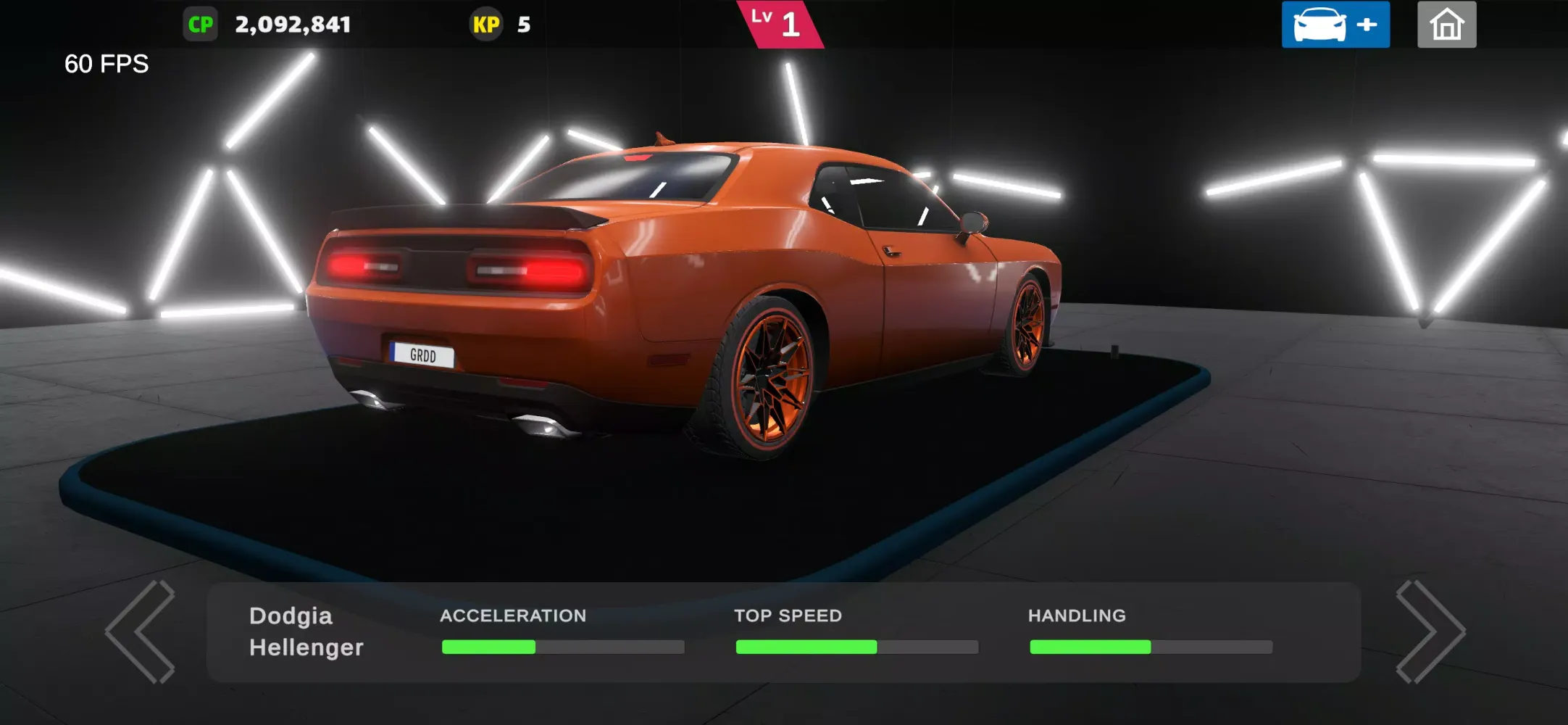The width and height of the screenshot is (1568, 725).
Task: Browse to the previous car with left chevron
Action: 140,632
